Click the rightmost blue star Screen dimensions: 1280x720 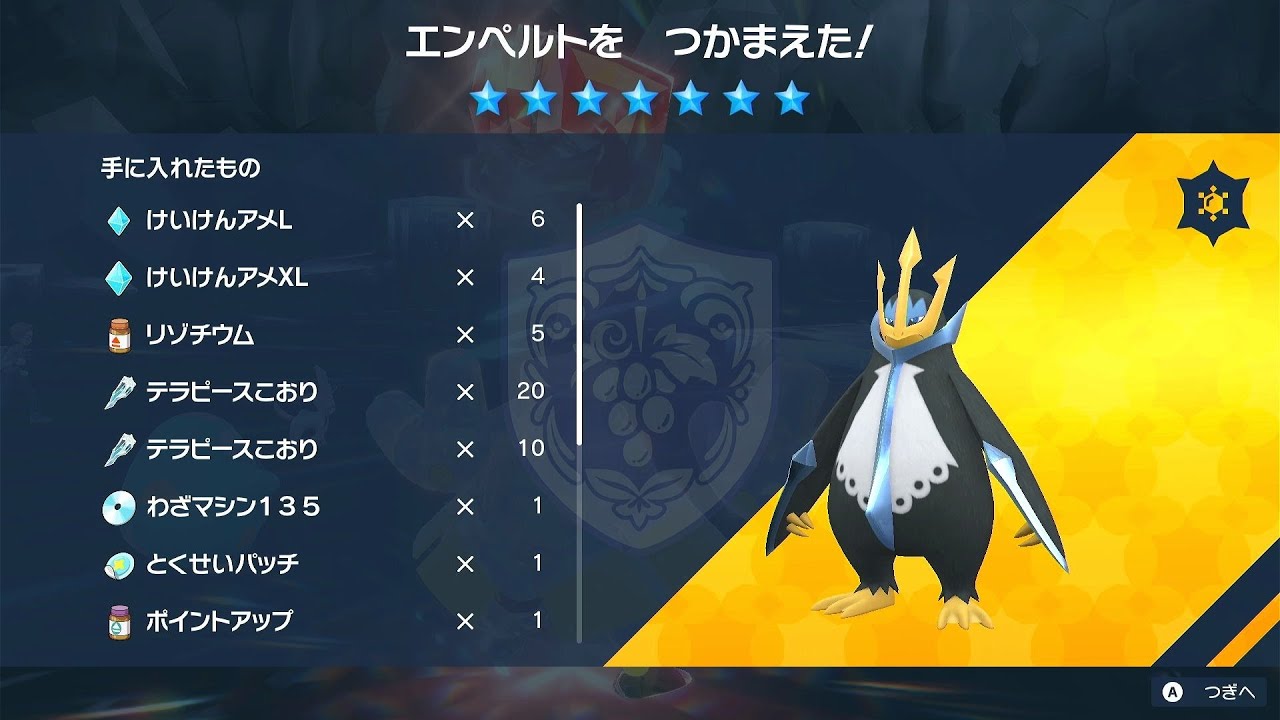click(x=793, y=99)
